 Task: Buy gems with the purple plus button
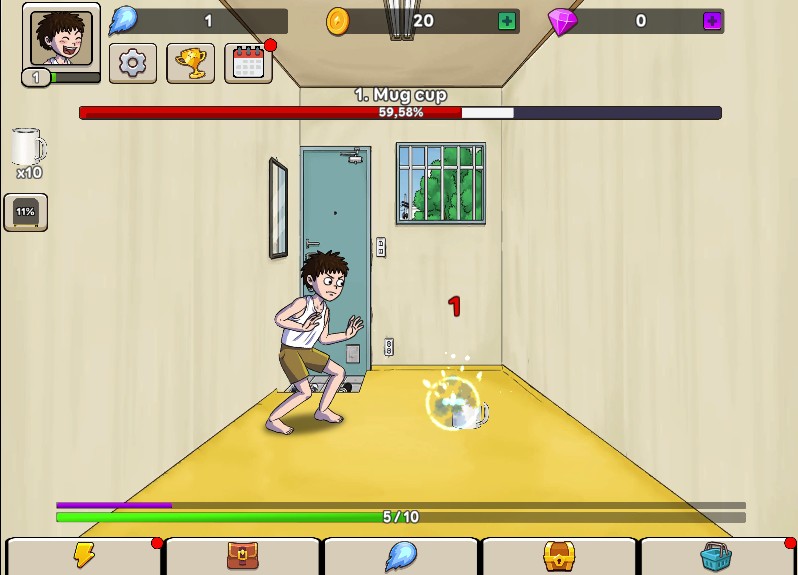coord(712,21)
